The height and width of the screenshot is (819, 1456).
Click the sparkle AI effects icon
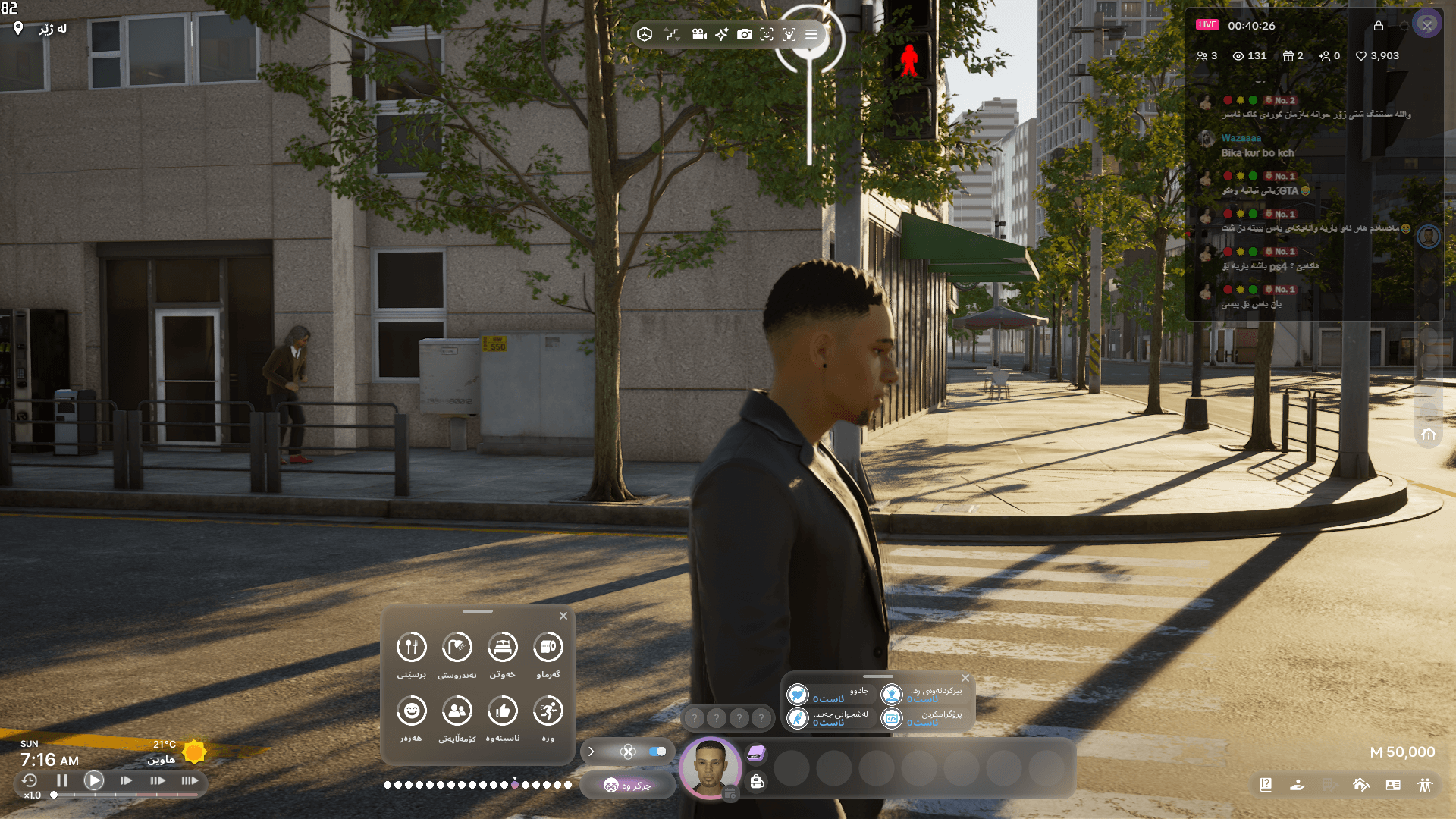pyautogui.click(x=721, y=34)
